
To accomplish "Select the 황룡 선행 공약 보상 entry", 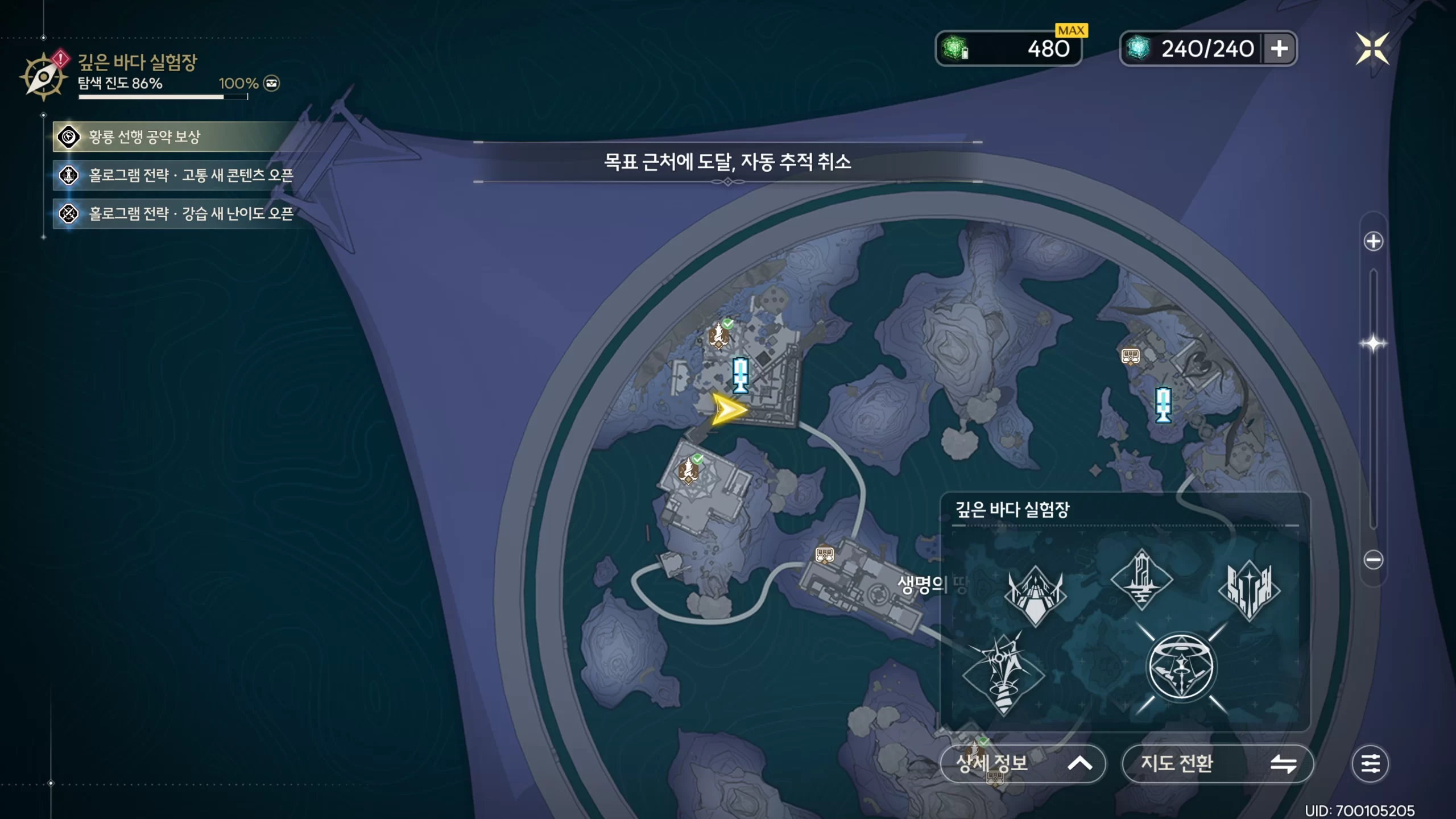I will point(171,137).
